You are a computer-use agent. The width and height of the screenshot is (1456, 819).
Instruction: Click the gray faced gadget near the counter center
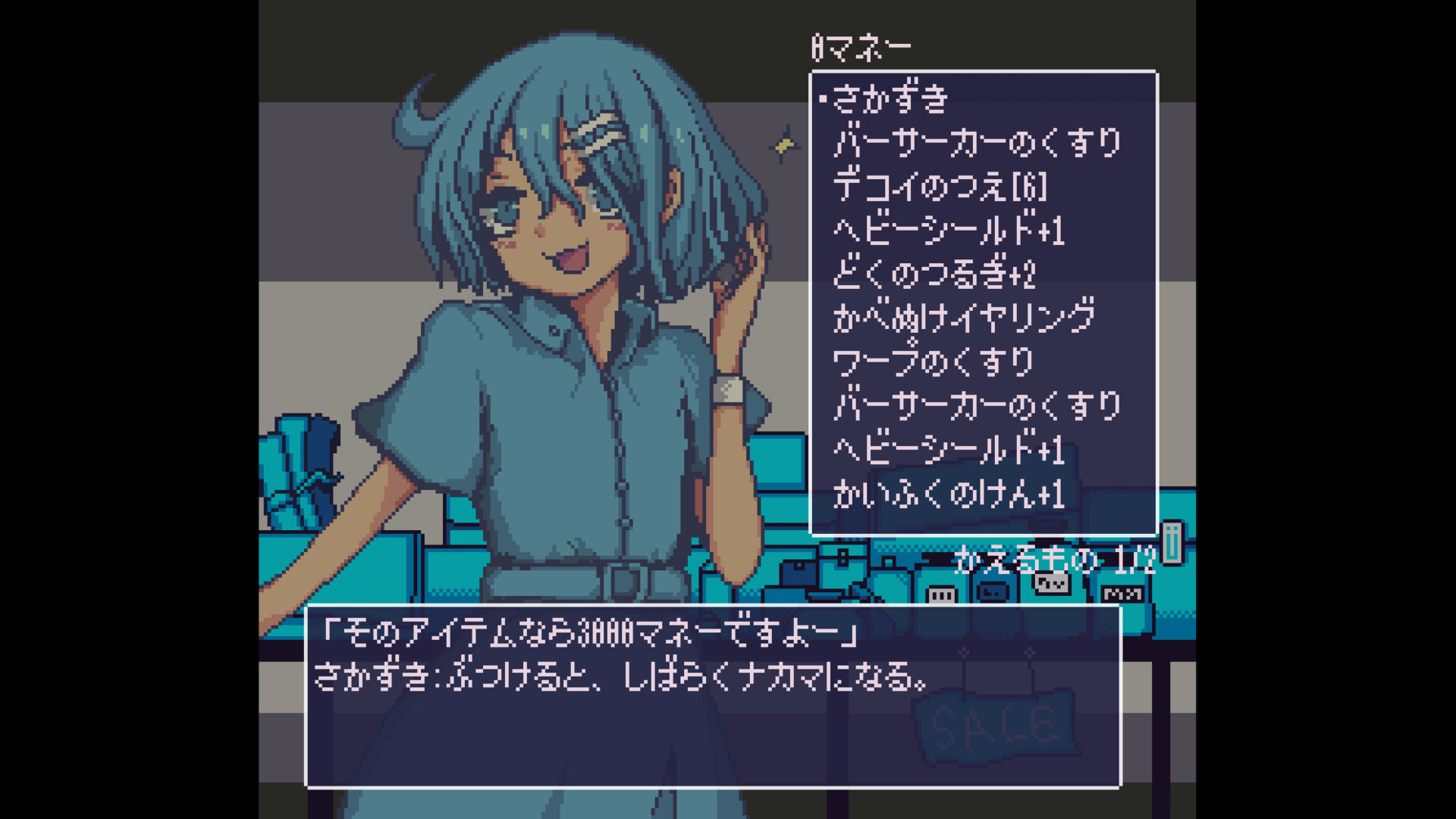click(x=993, y=593)
